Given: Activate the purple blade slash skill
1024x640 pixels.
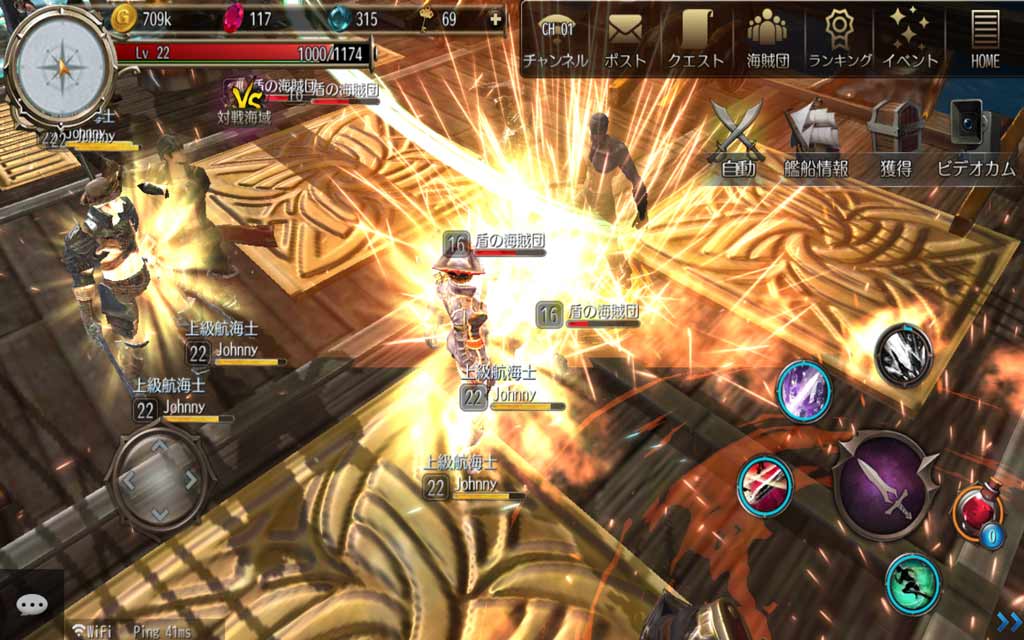Looking at the screenshot, I should coord(805,390).
